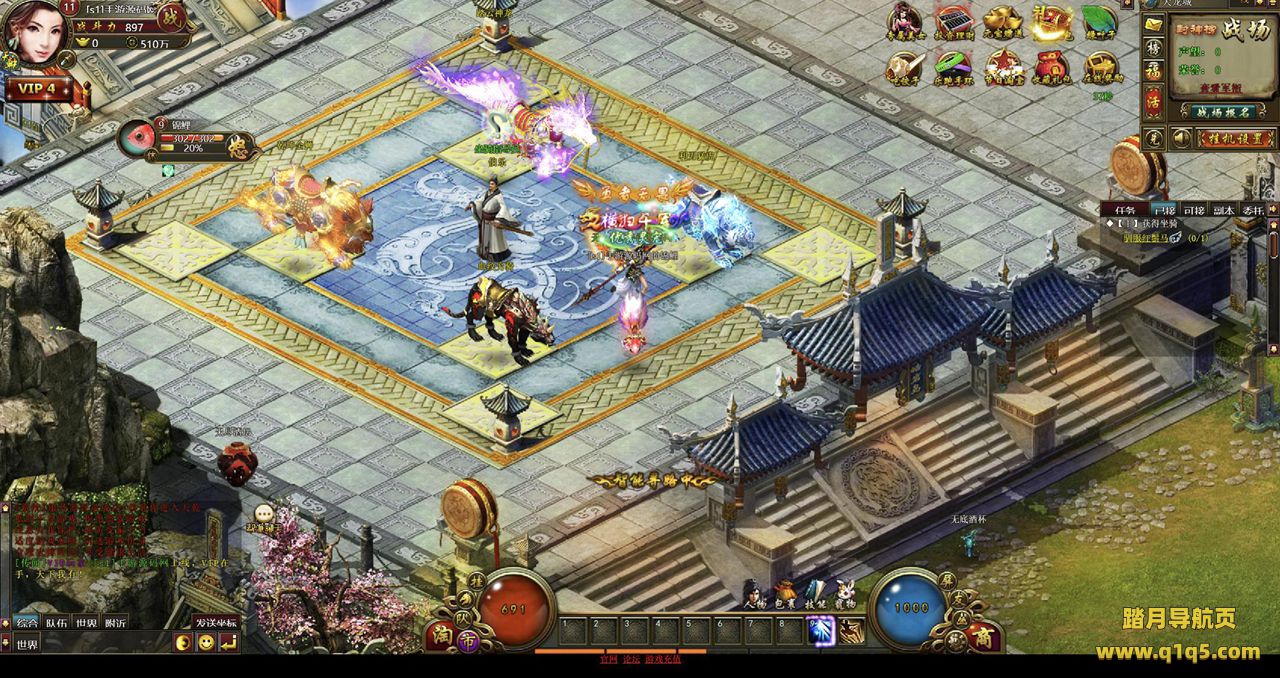The width and height of the screenshot is (1280, 678).
Task: Switch to the 可接 quest tab
Action: (1194, 210)
